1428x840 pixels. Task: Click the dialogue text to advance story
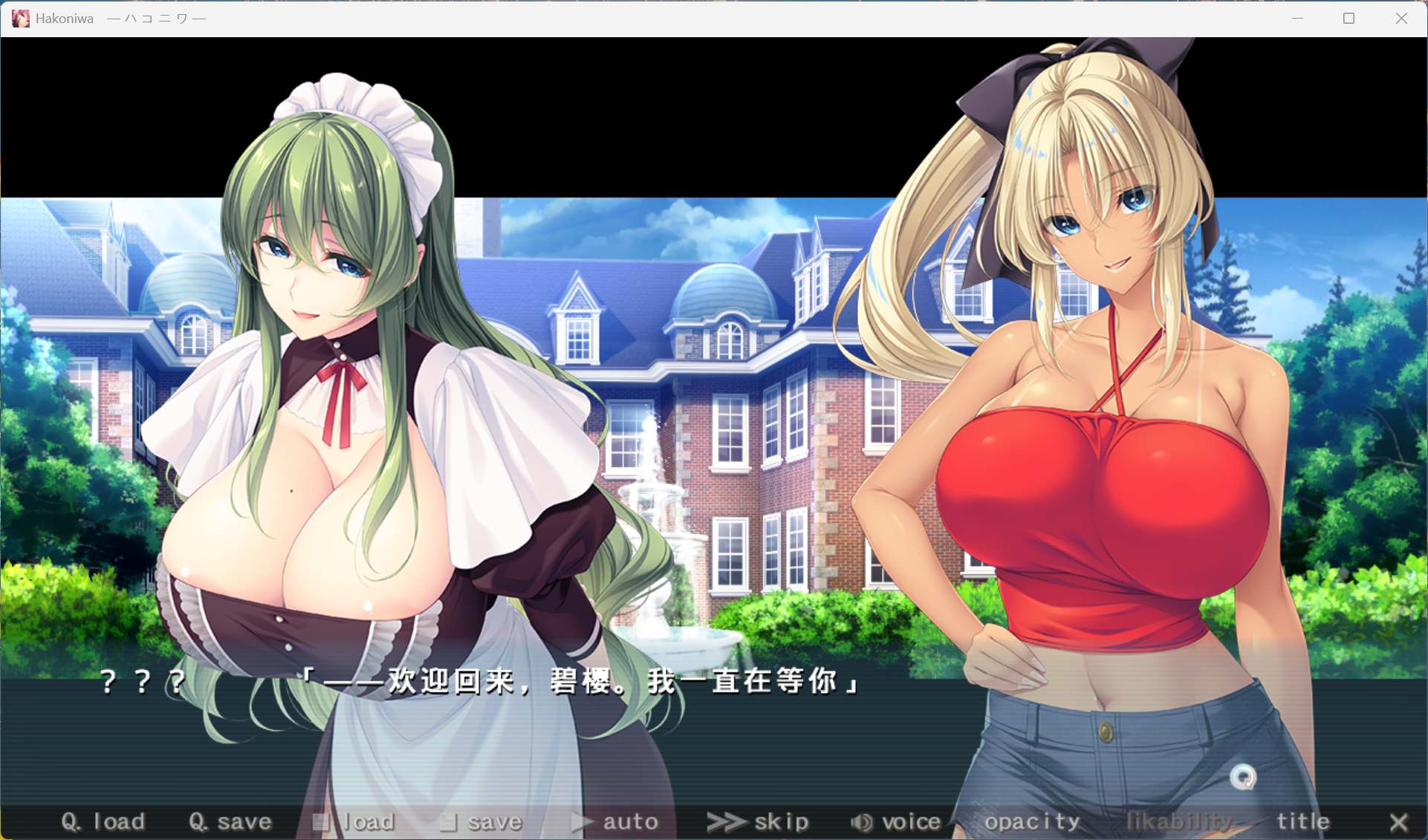pos(580,683)
